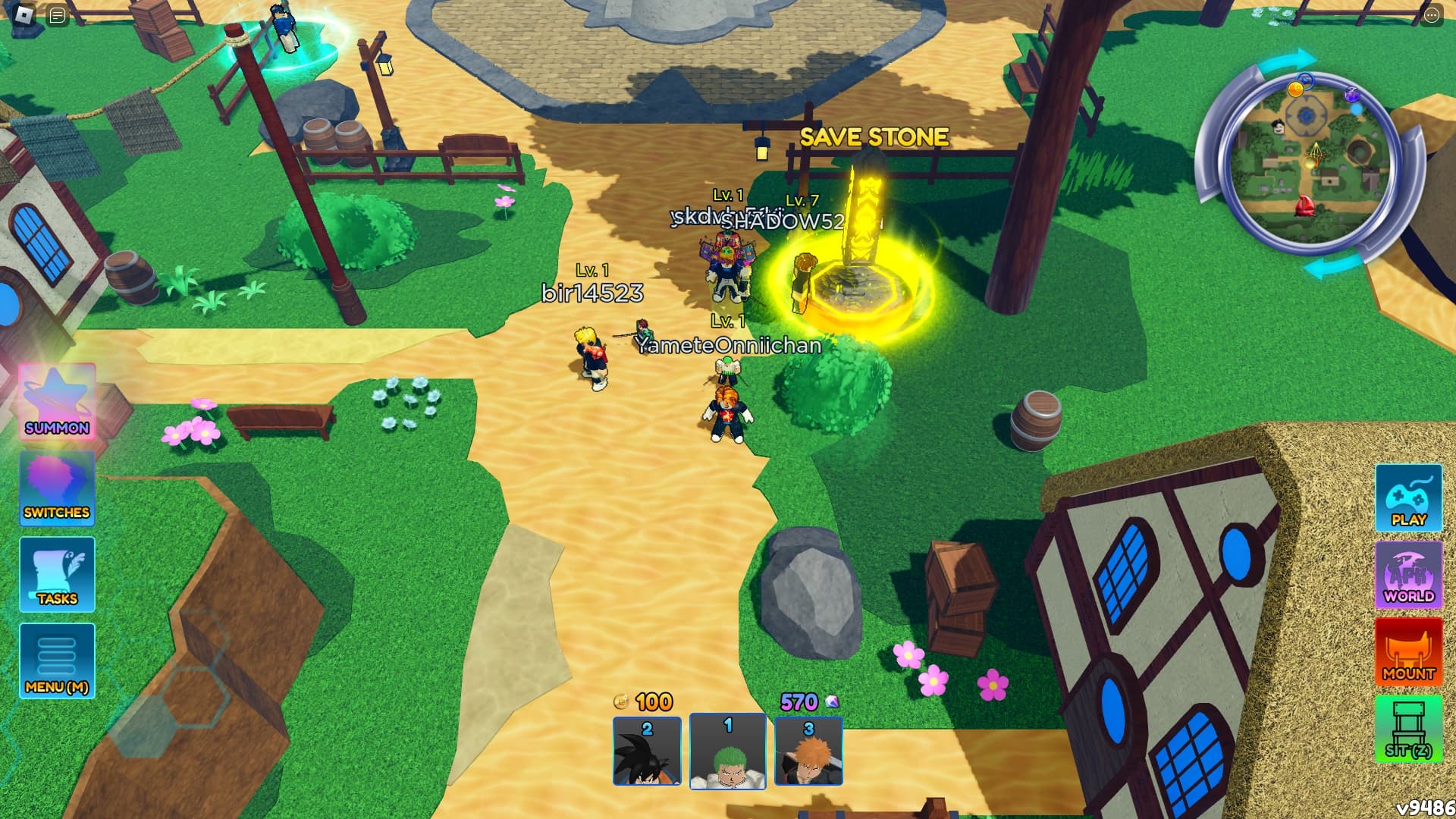Image resolution: width=1456 pixels, height=819 pixels.
Task: Enter the AFK World
Action: (1408, 575)
